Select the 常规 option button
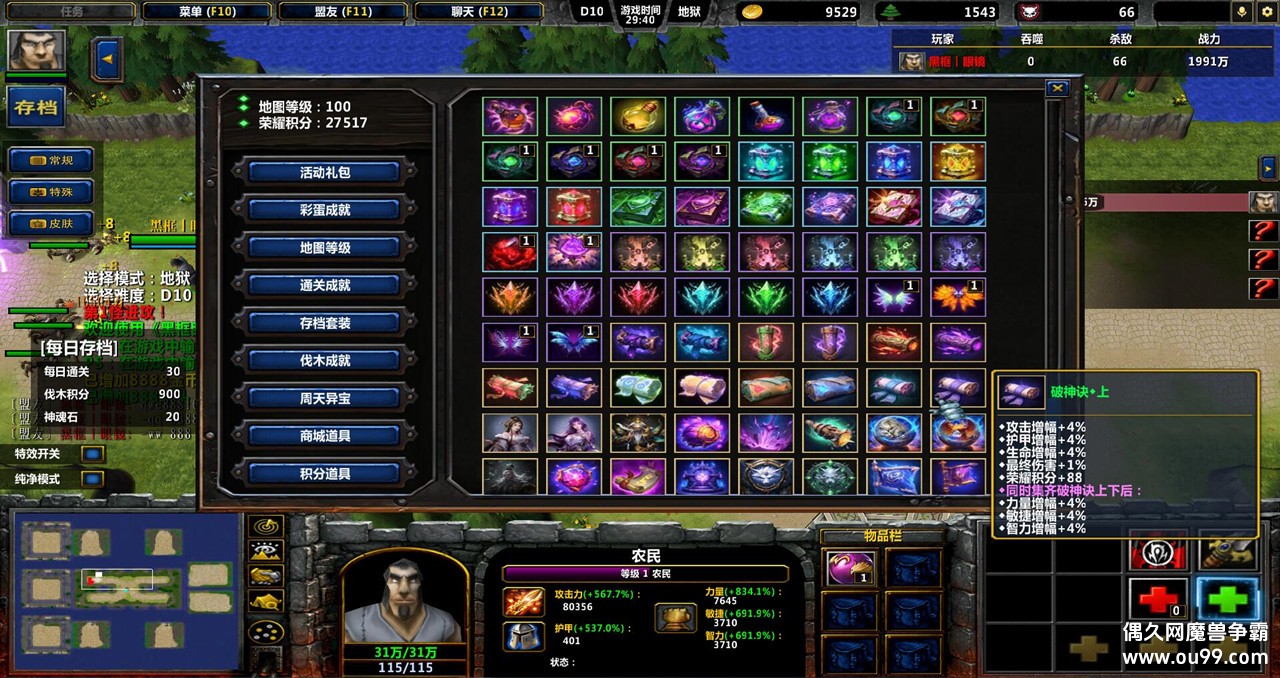This screenshot has width=1280, height=678. click(51, 160)
